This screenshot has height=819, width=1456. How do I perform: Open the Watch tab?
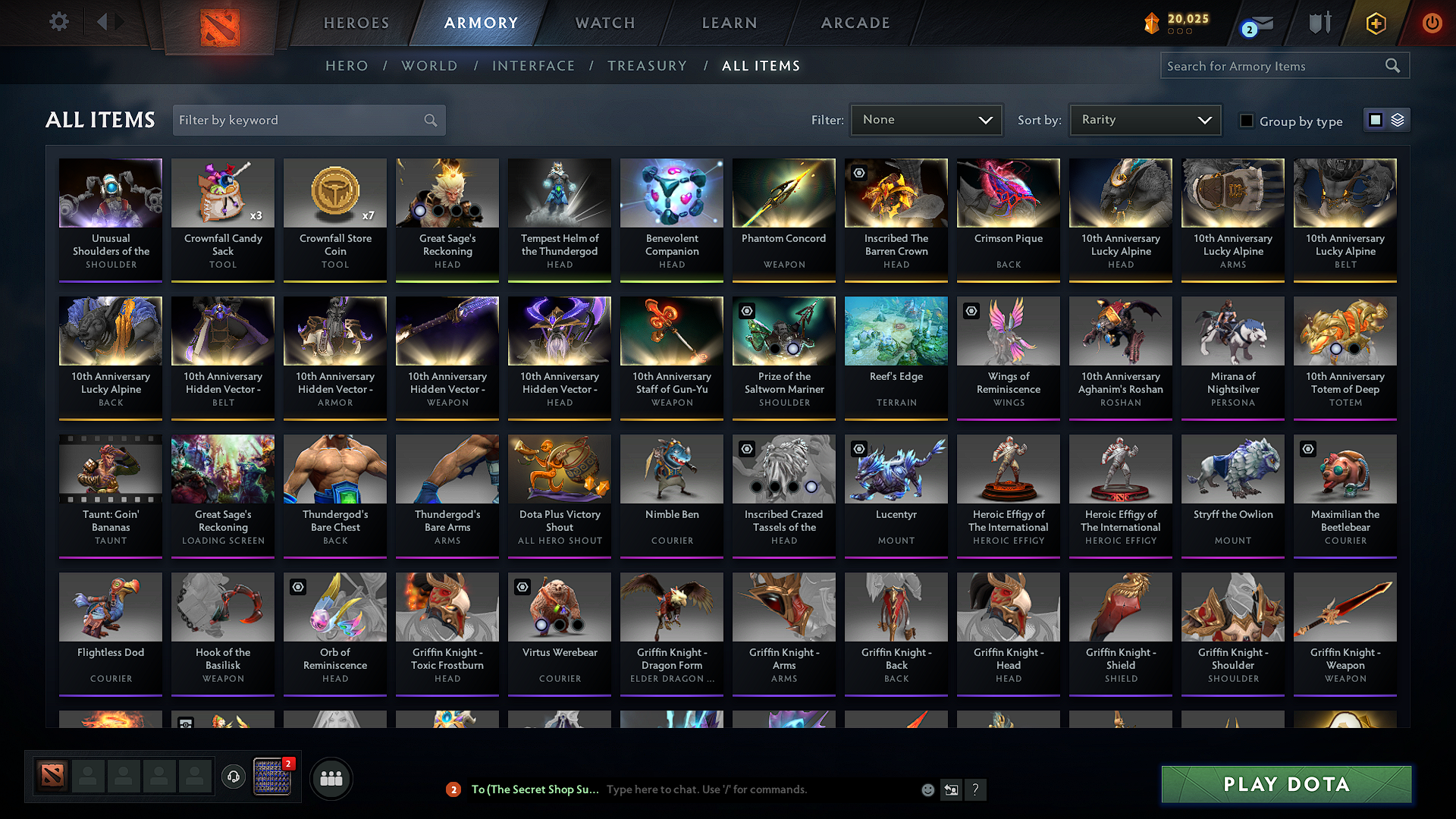click(605, 23)
